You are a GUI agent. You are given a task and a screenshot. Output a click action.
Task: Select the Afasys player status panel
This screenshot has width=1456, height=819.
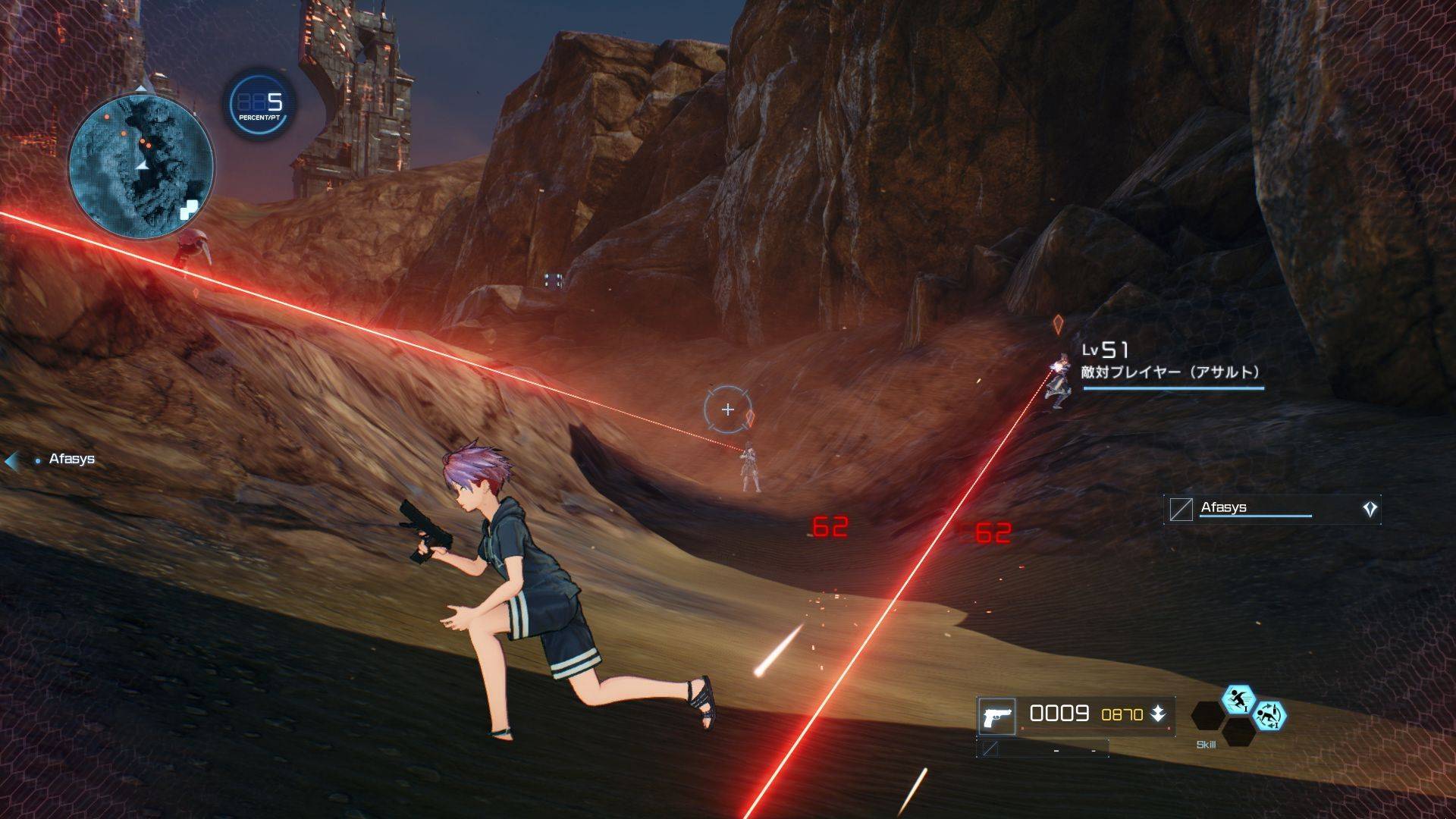point(1272,509)
